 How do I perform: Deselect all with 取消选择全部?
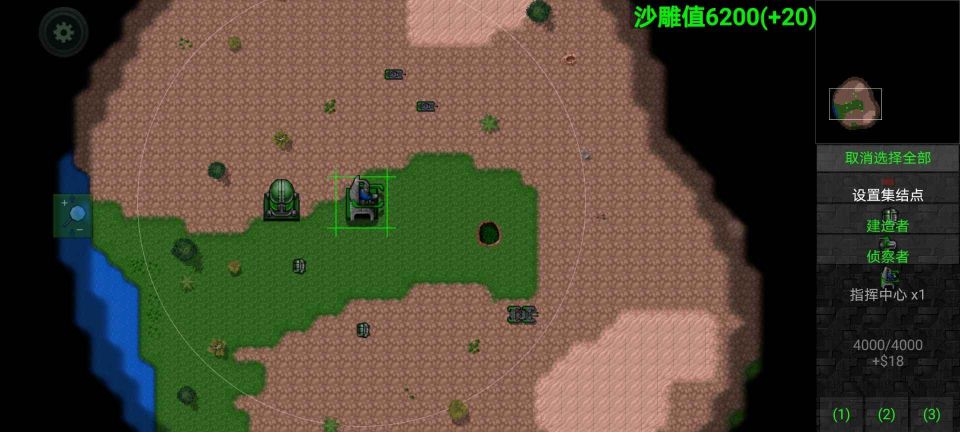pos(887,158)
